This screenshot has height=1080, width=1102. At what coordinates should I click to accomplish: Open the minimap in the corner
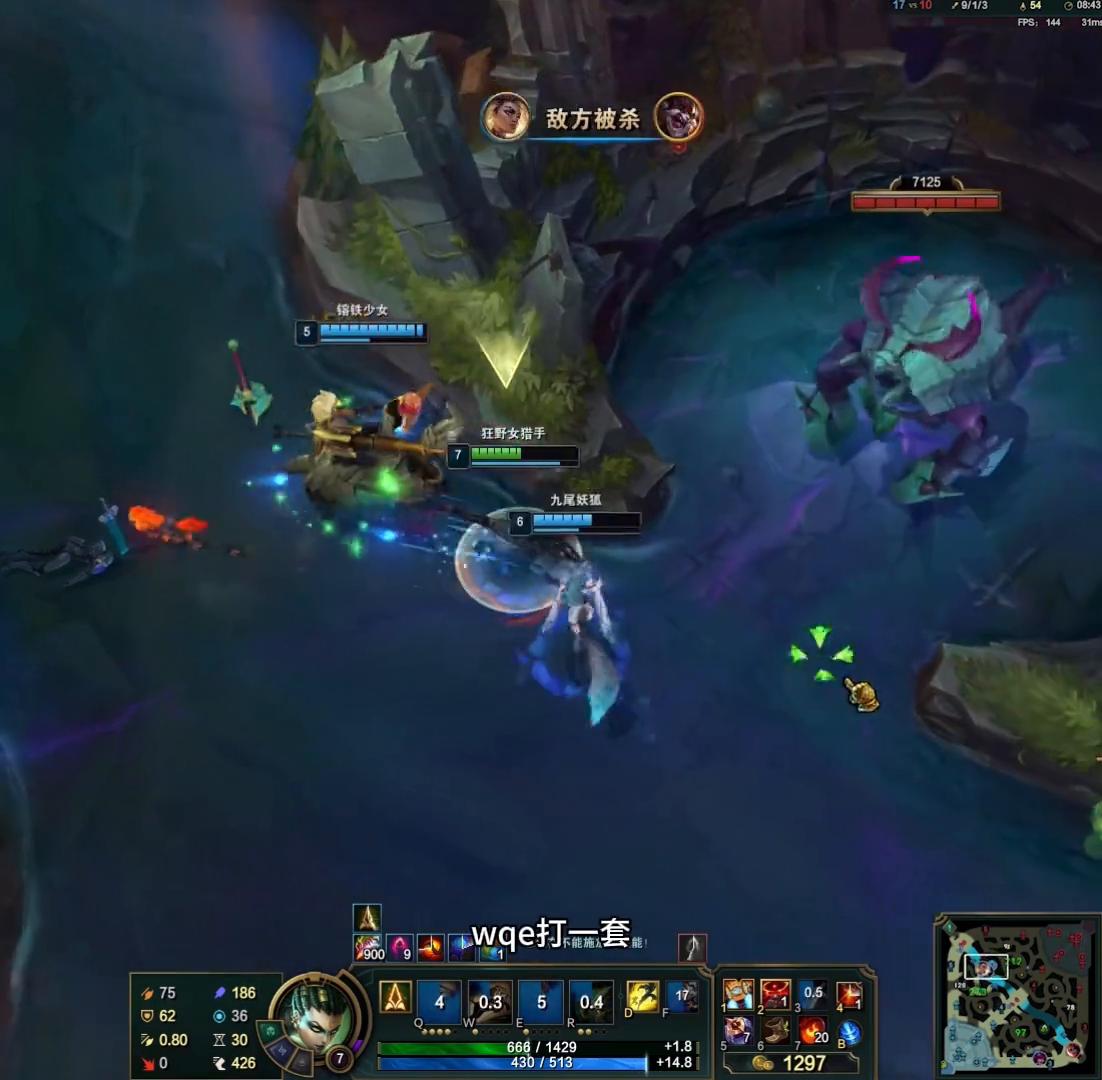tap(1015, 994)
